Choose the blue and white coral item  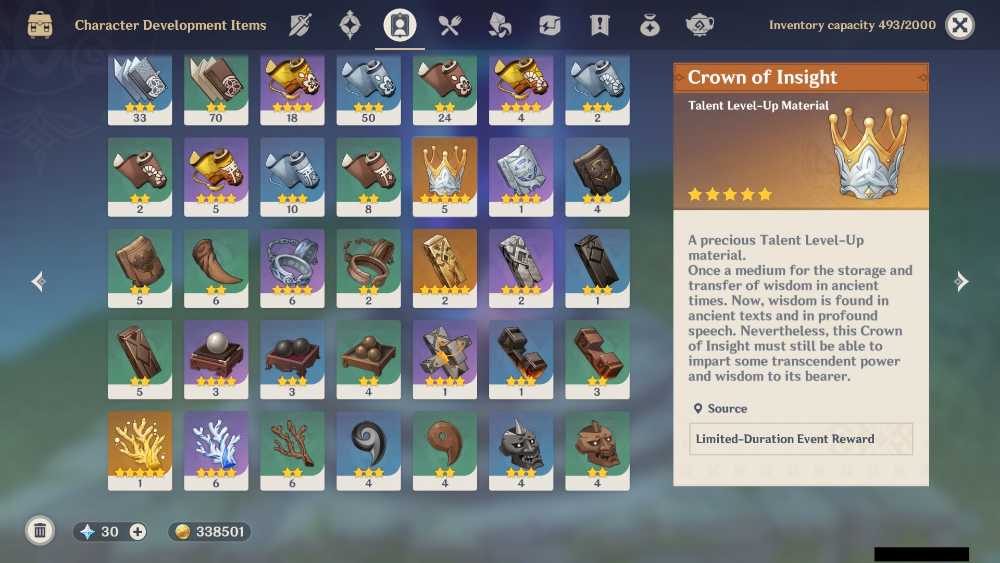pos(216,451)
